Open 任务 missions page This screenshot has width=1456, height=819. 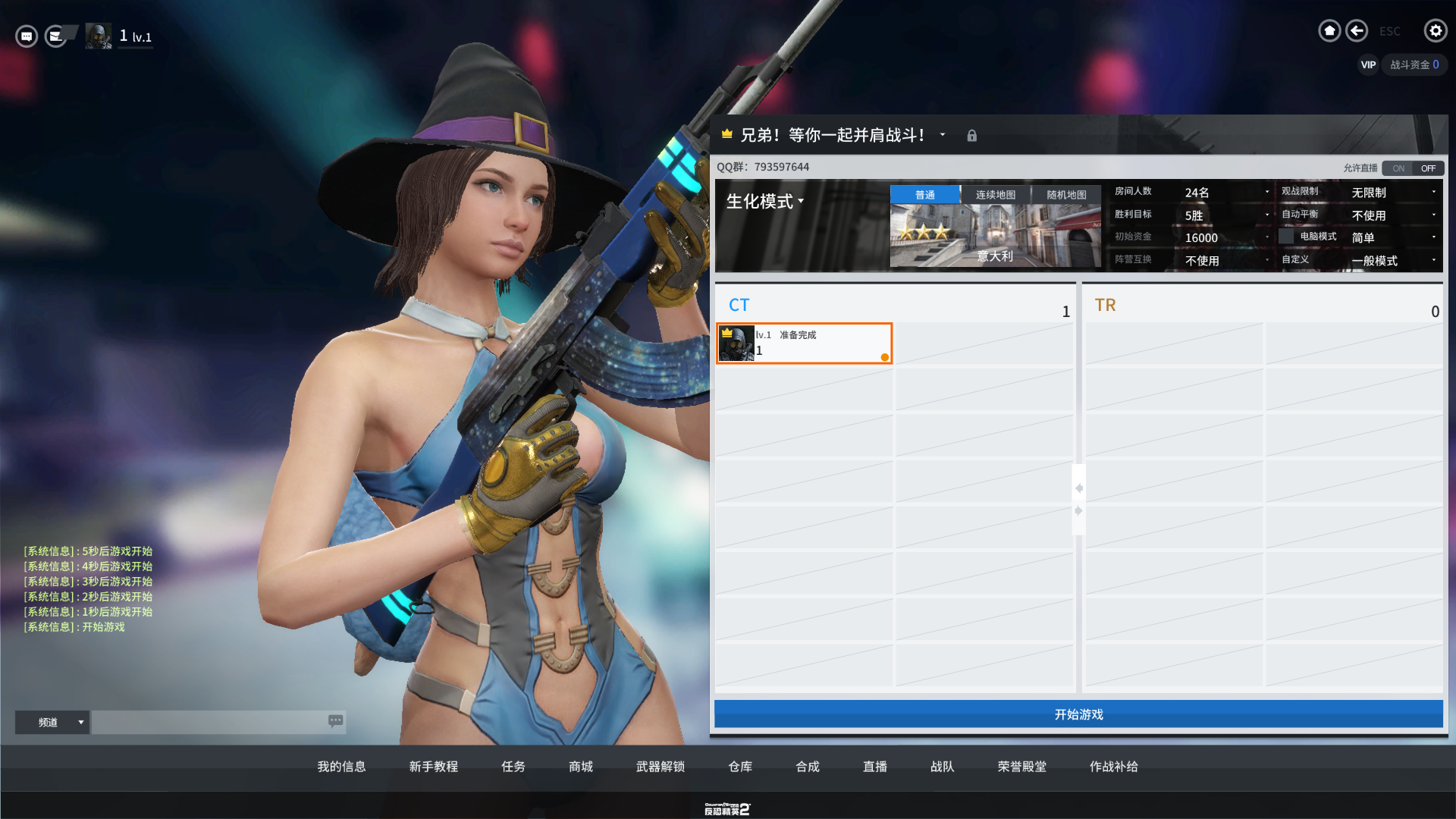pyautogui.click(x=513, y=767)
